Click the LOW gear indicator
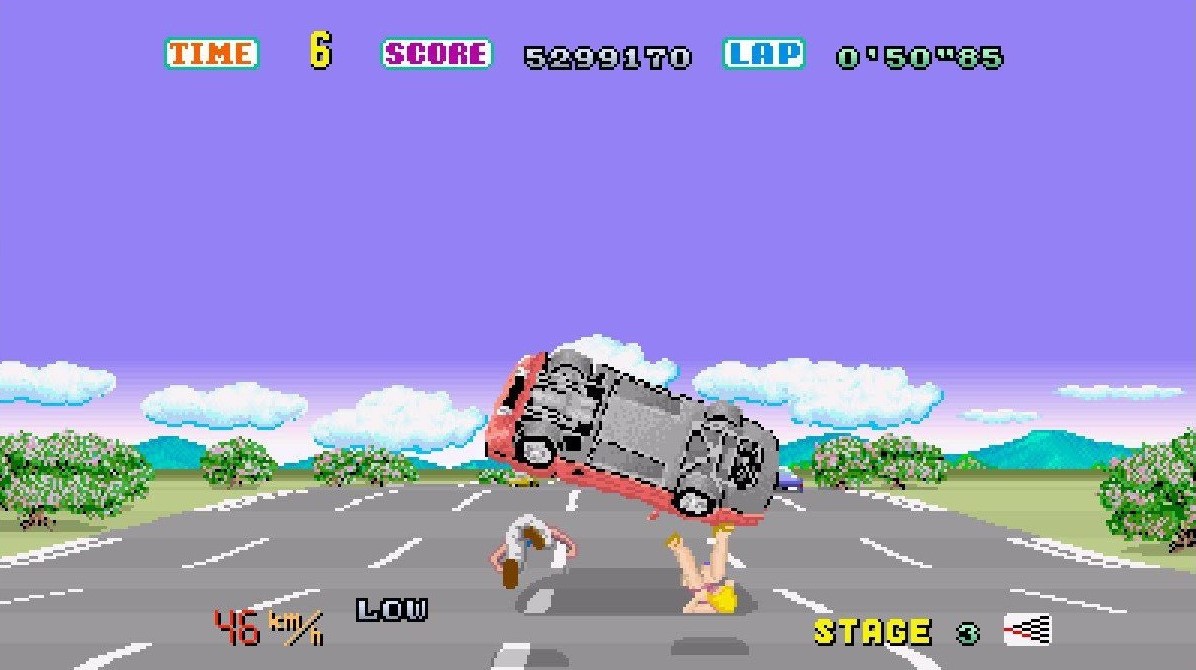The height and width of the screenshot is (670, 1196). pyautogui.click(x=391, y=610)
